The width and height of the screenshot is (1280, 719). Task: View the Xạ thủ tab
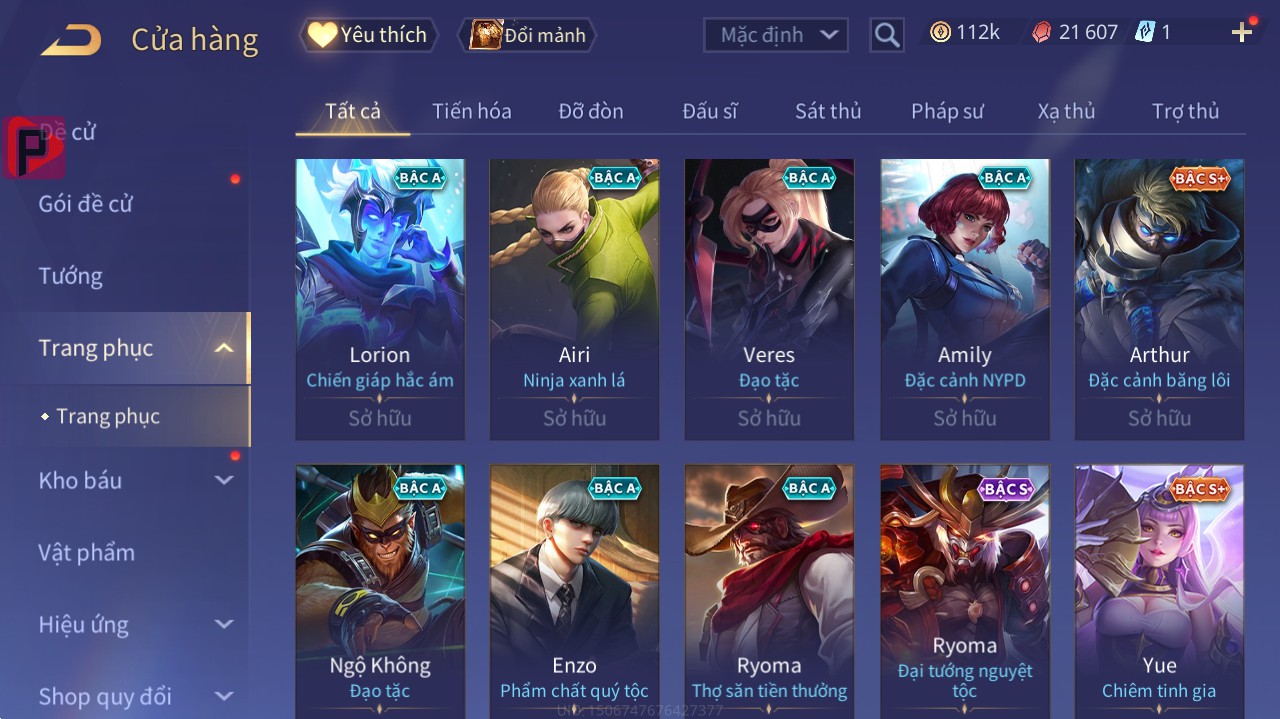point(1066,111)
